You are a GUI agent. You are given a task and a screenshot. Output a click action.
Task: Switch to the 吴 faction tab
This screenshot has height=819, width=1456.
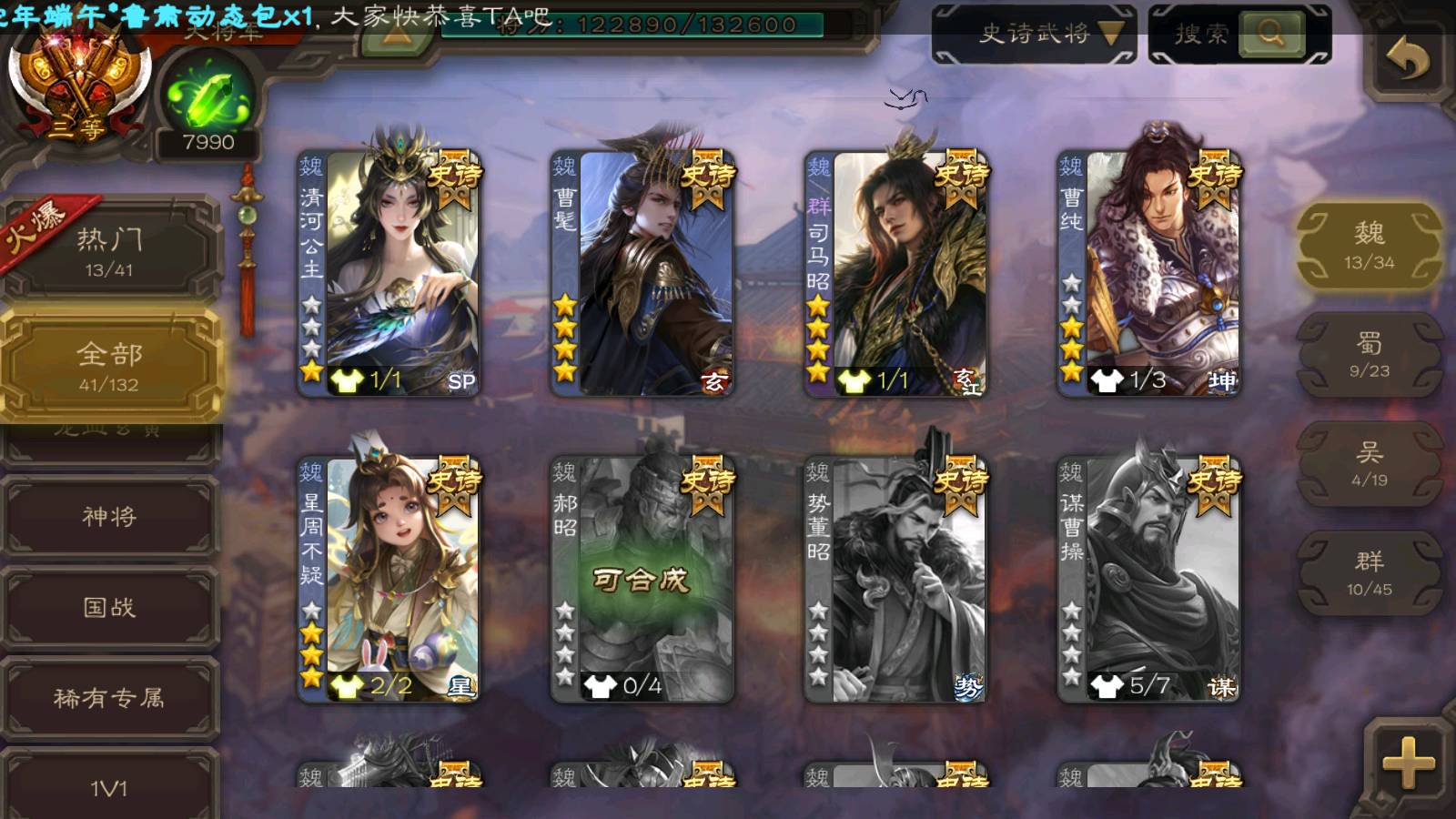pyautogui.click(x=1369, y=464)
